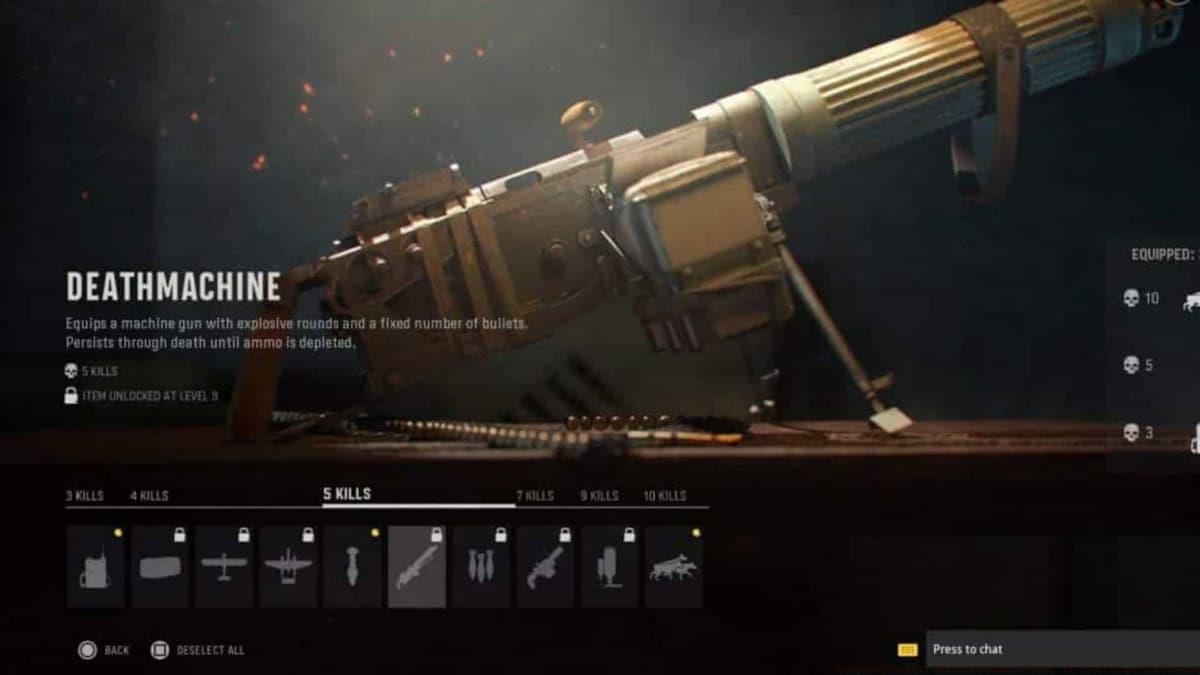The image size is (1200, 675).
Task: Select the War Machine grenade launcher tile
Action: [x=545, y=567]
